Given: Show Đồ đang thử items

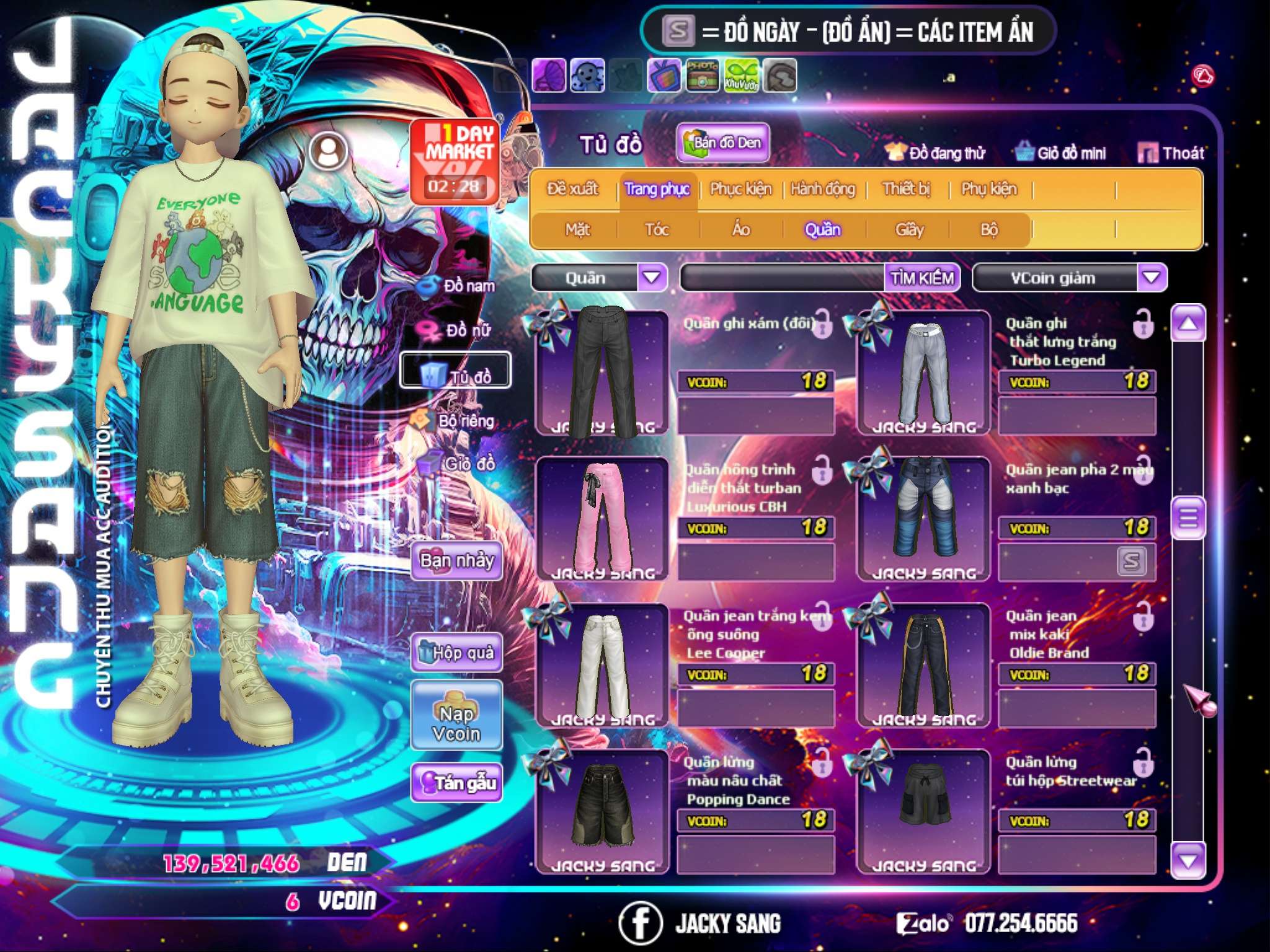Looking at the screenshot, I should click(936, 153).
